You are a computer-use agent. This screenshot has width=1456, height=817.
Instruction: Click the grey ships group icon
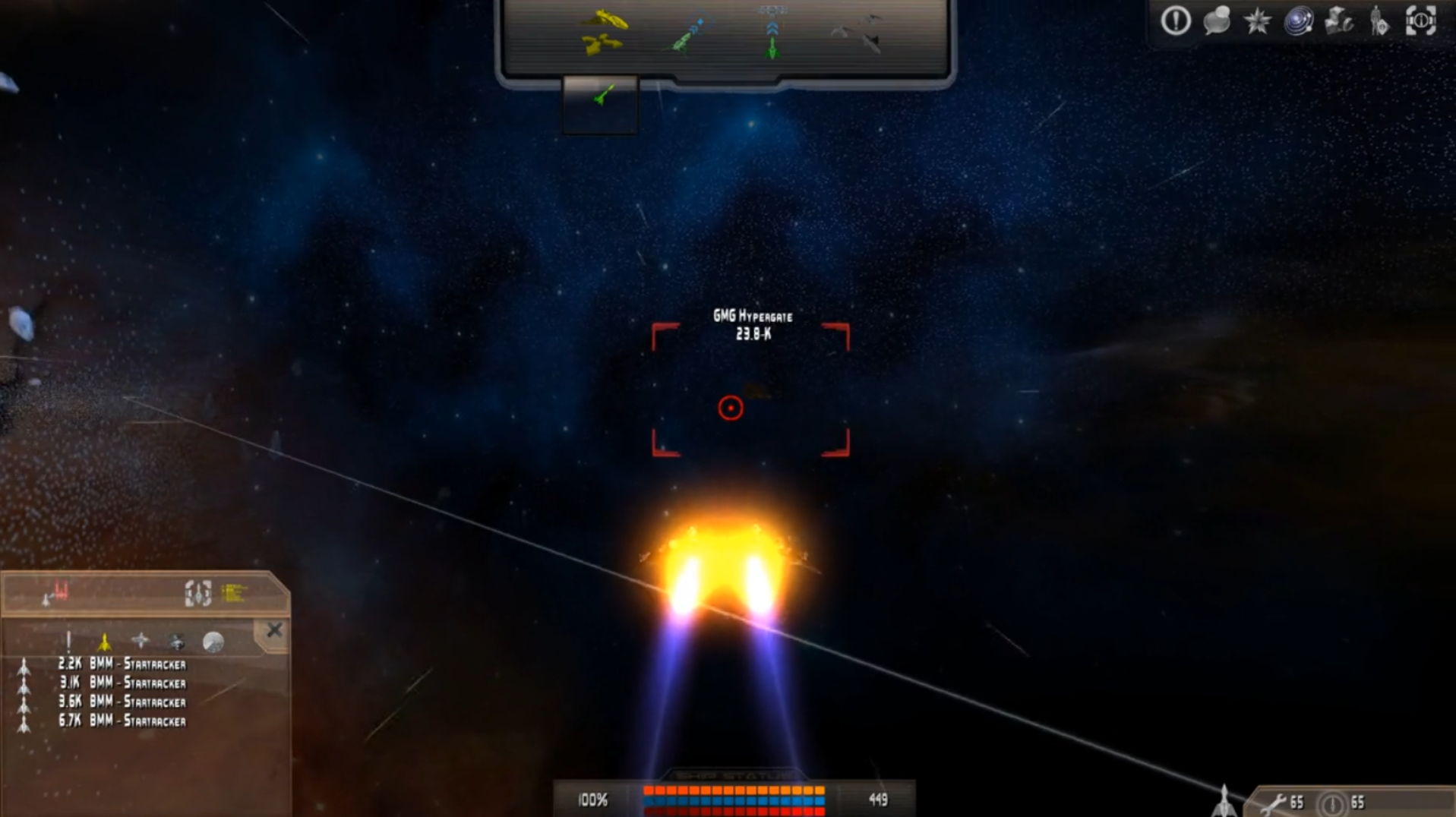pyautogui.click(x=858, y=33)
